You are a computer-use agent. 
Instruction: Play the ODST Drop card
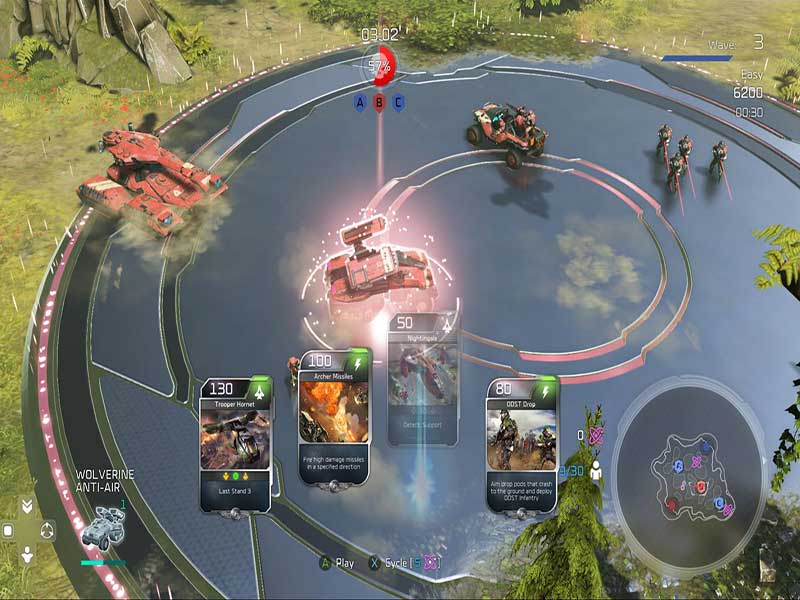coord(521,443)
